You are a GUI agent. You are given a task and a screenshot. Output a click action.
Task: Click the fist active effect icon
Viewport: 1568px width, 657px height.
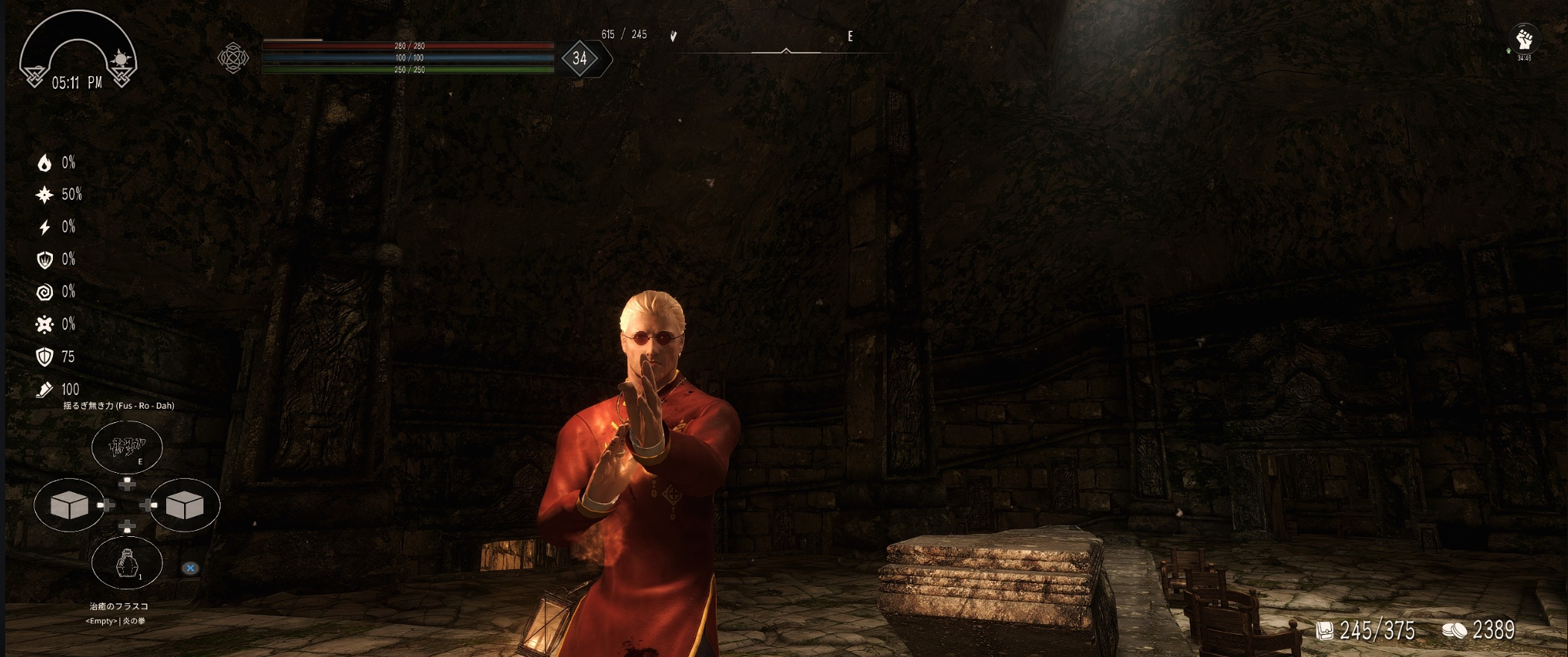[1523, 39]
